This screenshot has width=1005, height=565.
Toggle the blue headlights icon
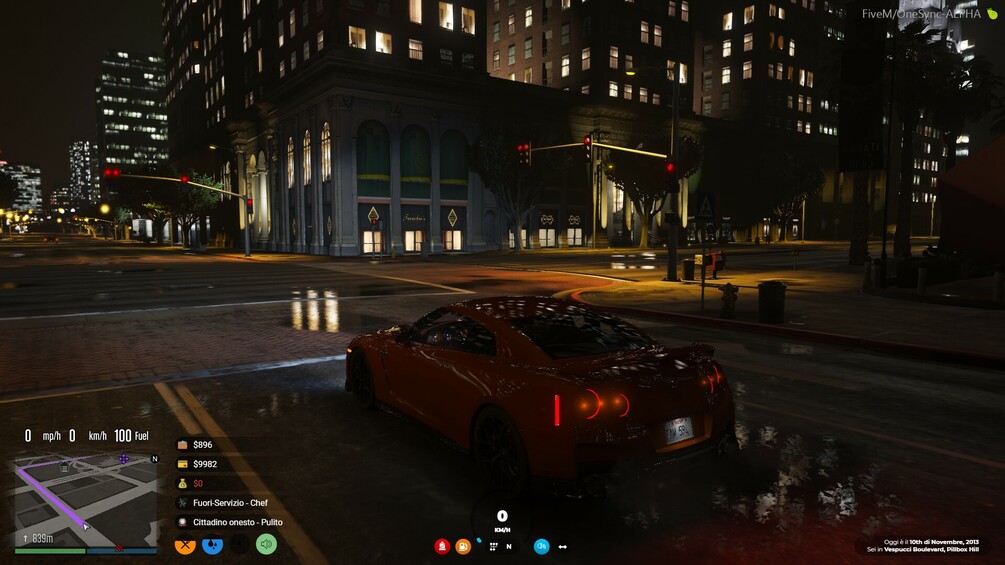[x=541, y=546]
